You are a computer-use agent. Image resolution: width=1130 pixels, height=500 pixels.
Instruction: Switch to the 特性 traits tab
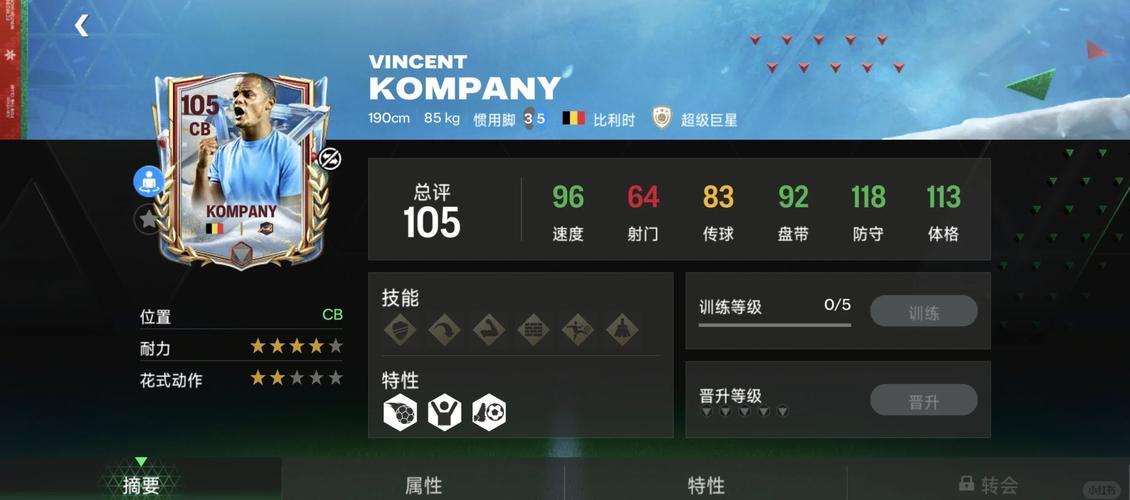[x=706, y=485]
